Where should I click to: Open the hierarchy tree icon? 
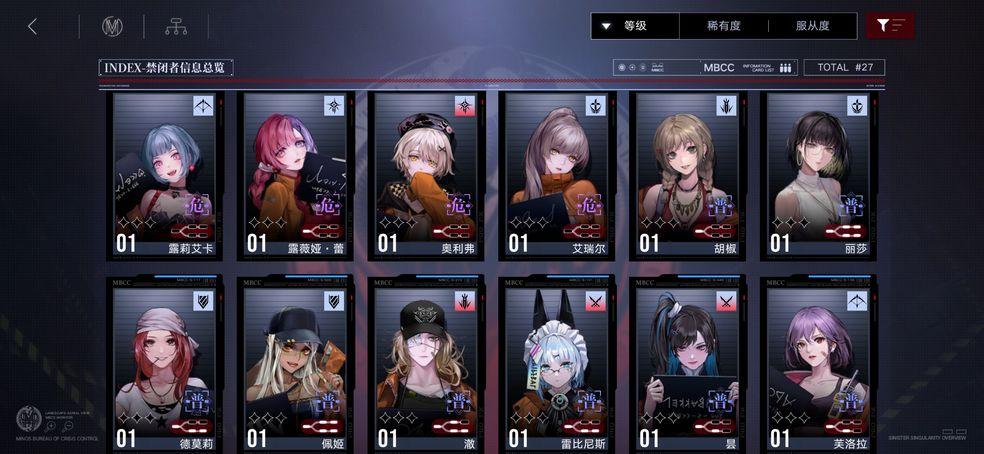(176, 27)
